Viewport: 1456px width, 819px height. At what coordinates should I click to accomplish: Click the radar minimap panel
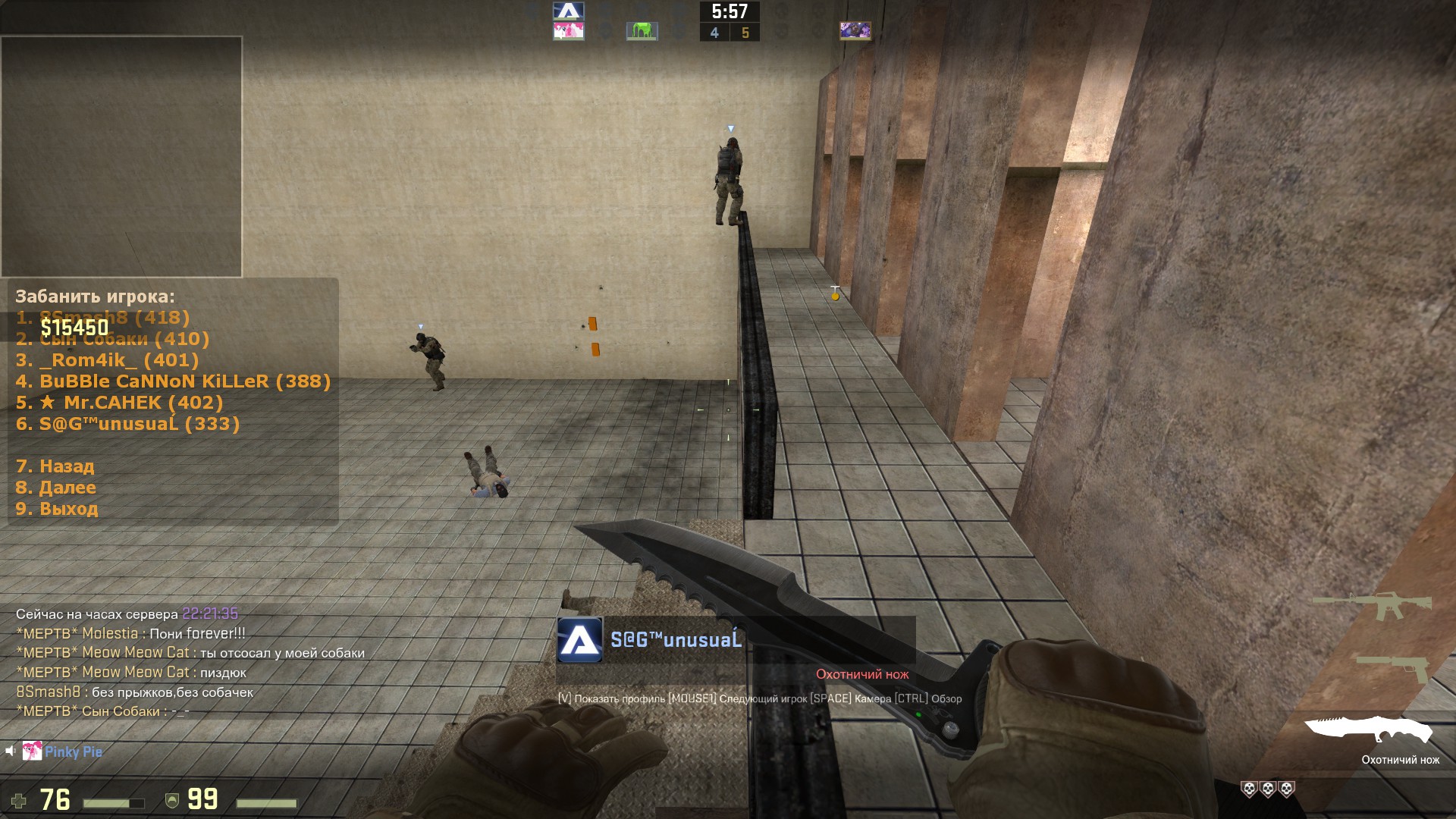click(121, 156)
